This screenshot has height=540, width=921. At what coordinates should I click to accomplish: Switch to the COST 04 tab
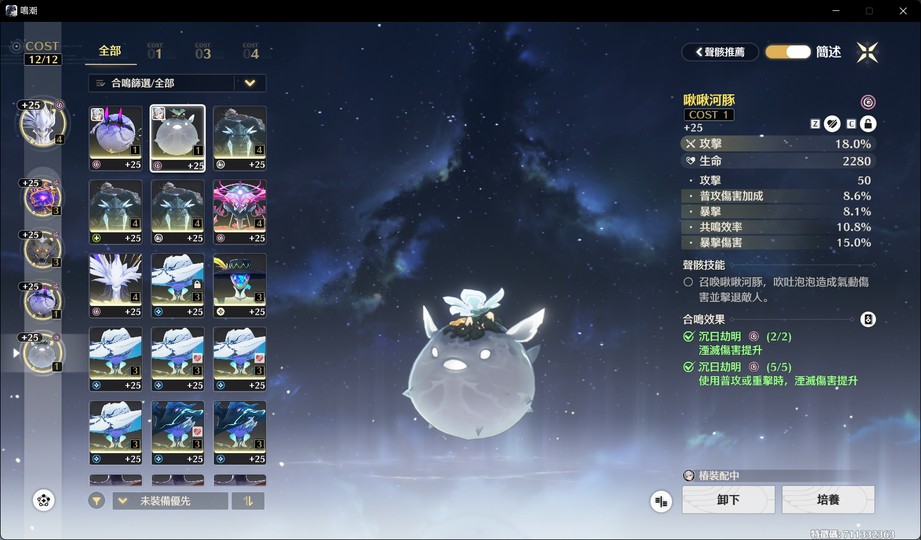(x=250, y=51)
